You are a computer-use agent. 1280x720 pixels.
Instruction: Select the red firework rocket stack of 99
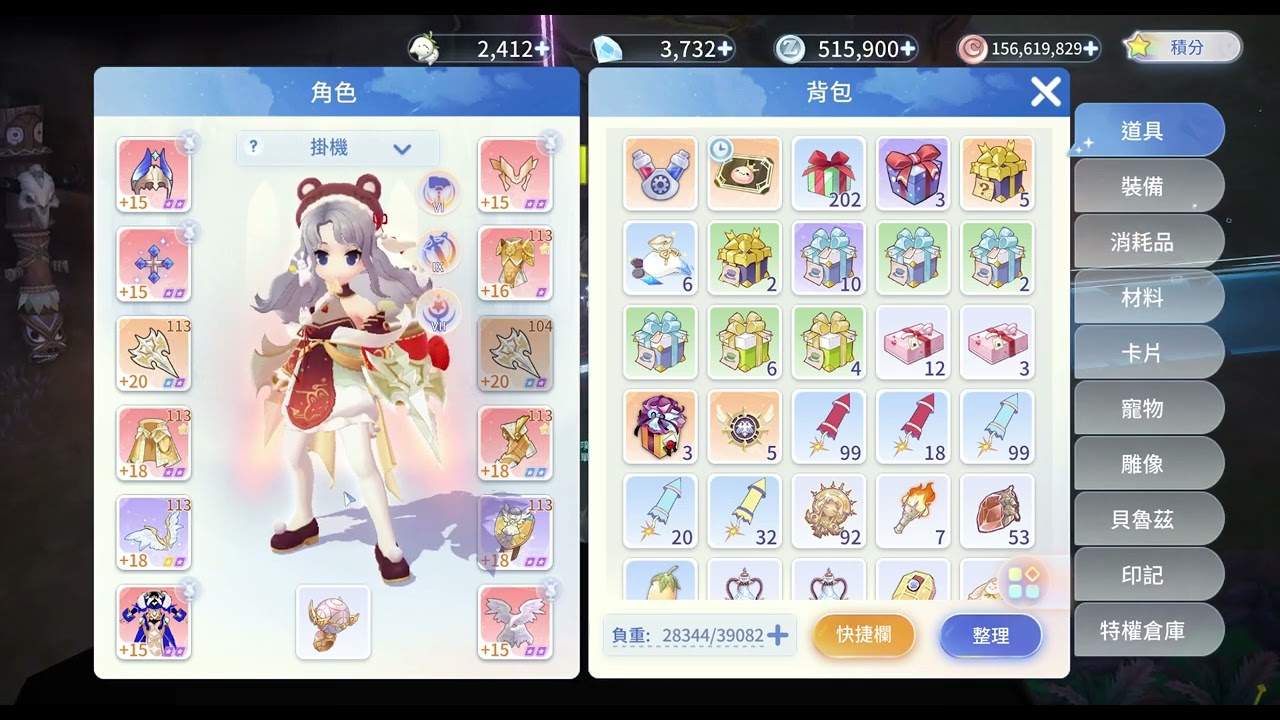click(829, 427)
